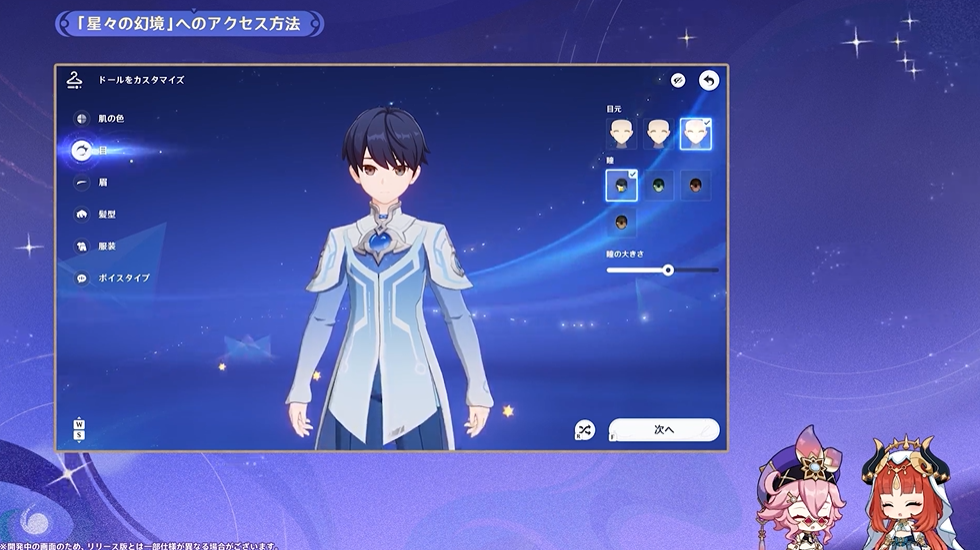Click the 瞳の大きさ pupil size slider handle
Screen dimensions: 980x550
click(668, 270)
